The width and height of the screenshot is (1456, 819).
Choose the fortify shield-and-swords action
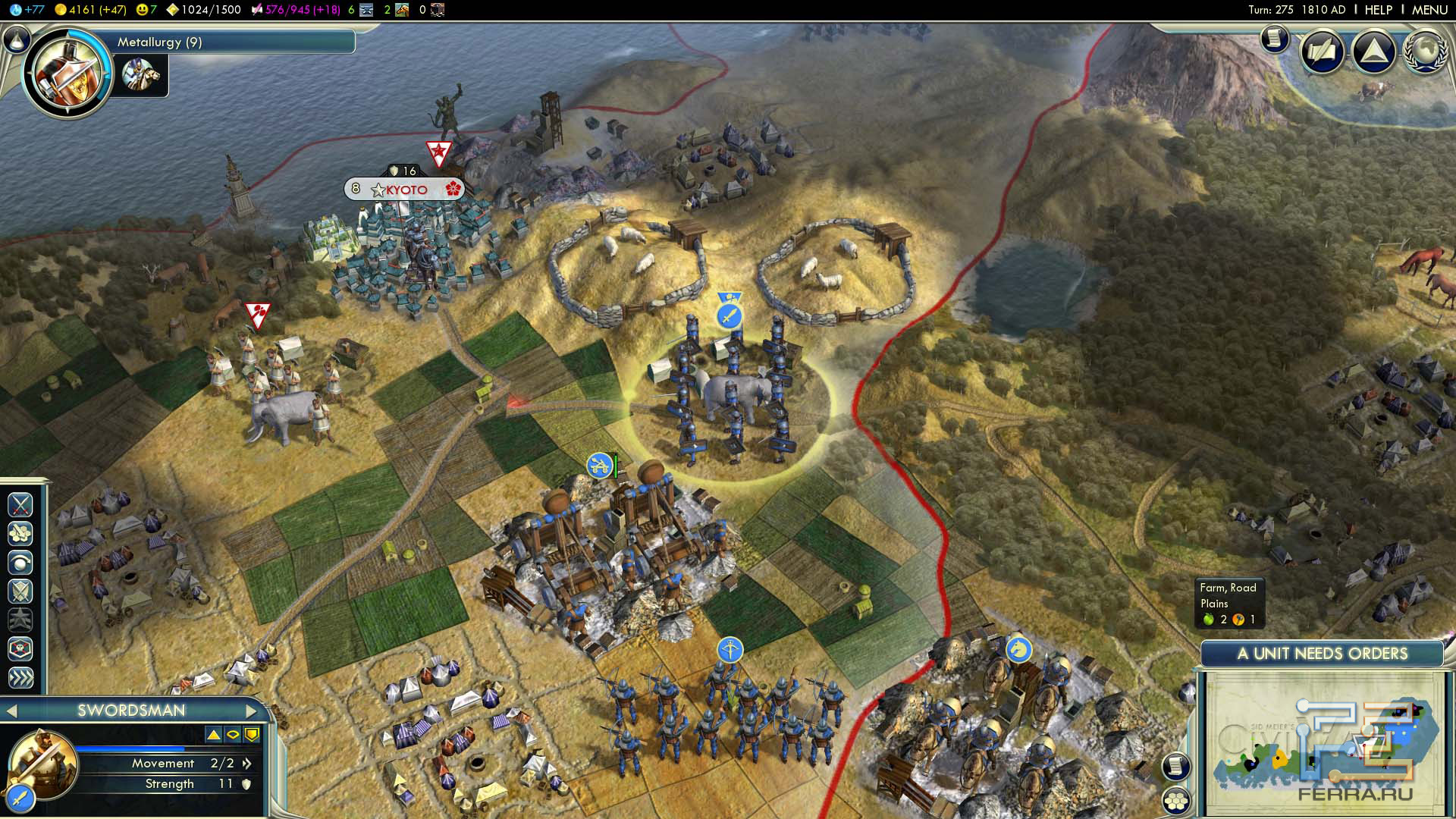click(x=20, y=591)
